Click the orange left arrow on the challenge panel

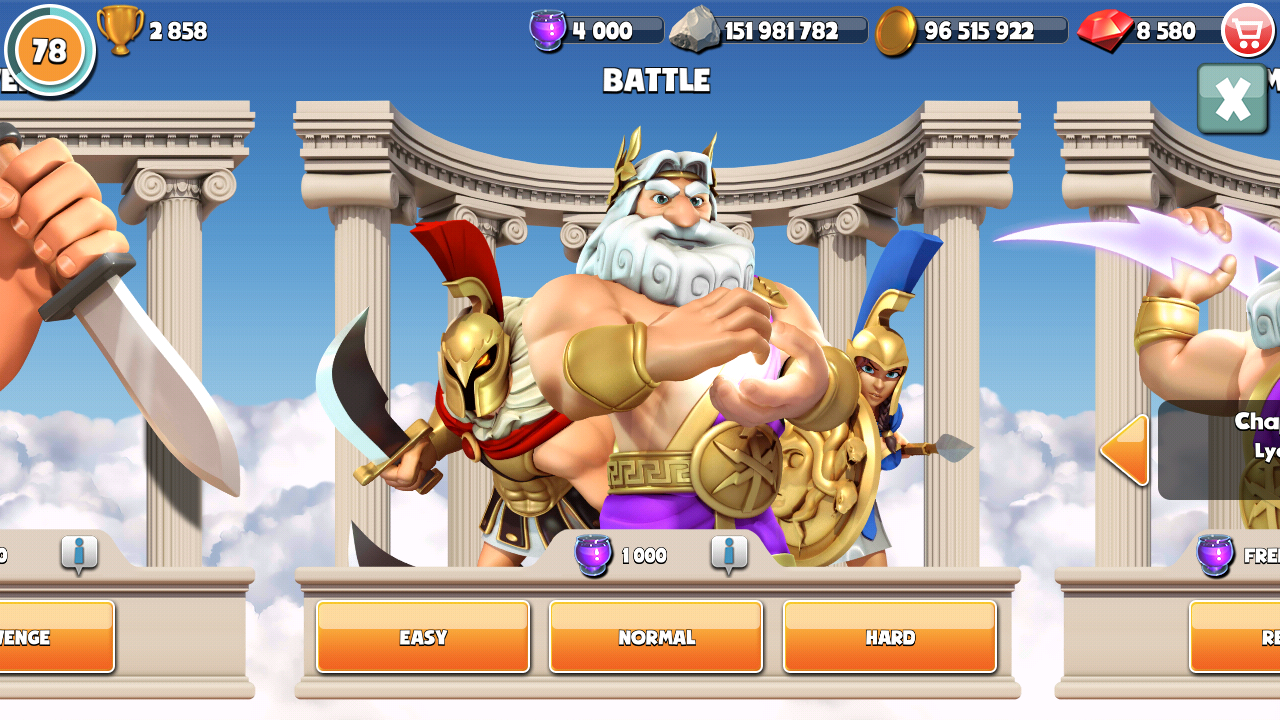(x=1124, y=451)
